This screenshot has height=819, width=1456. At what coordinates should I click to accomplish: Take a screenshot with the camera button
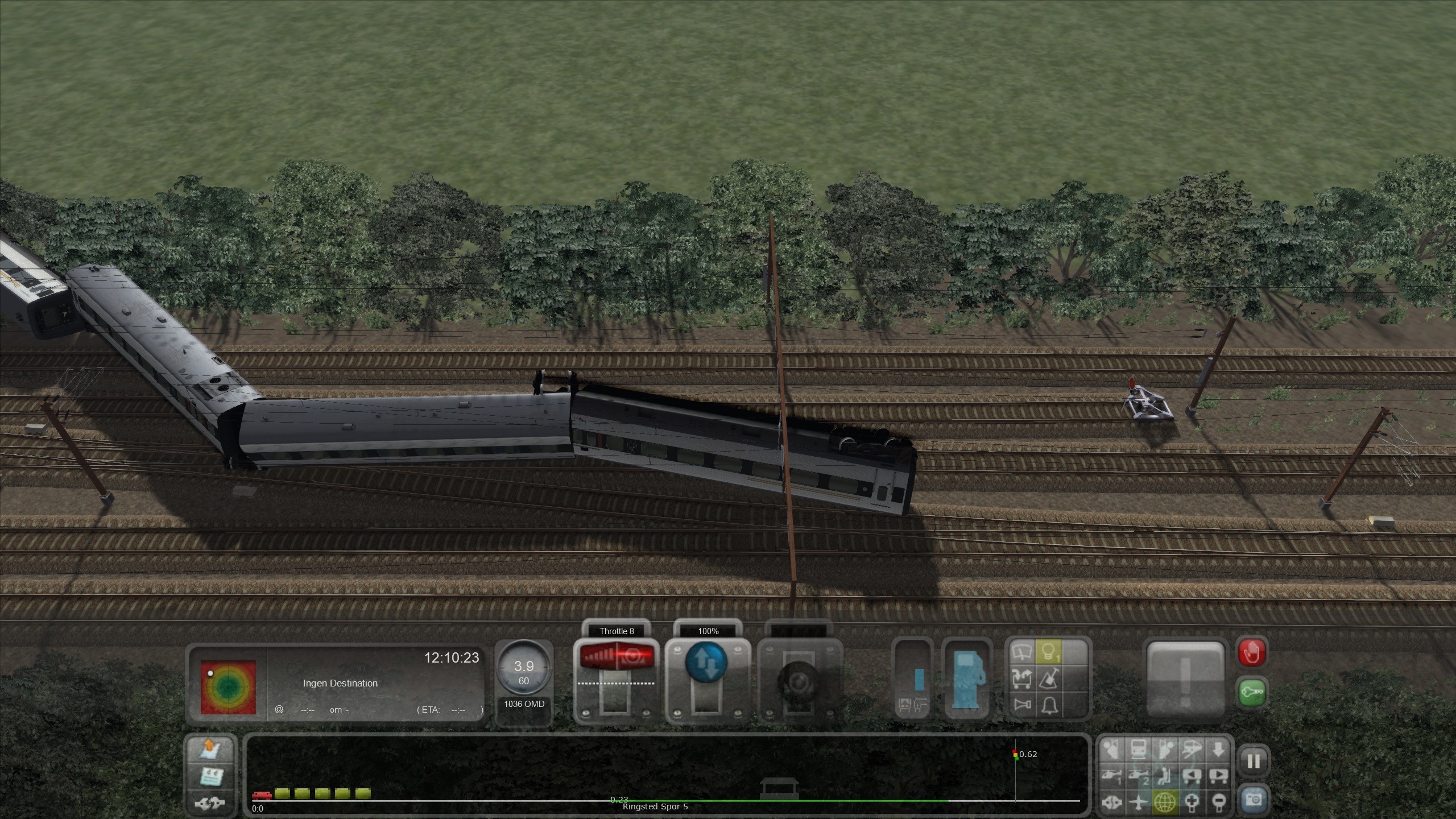click(x=1254, y=801)
